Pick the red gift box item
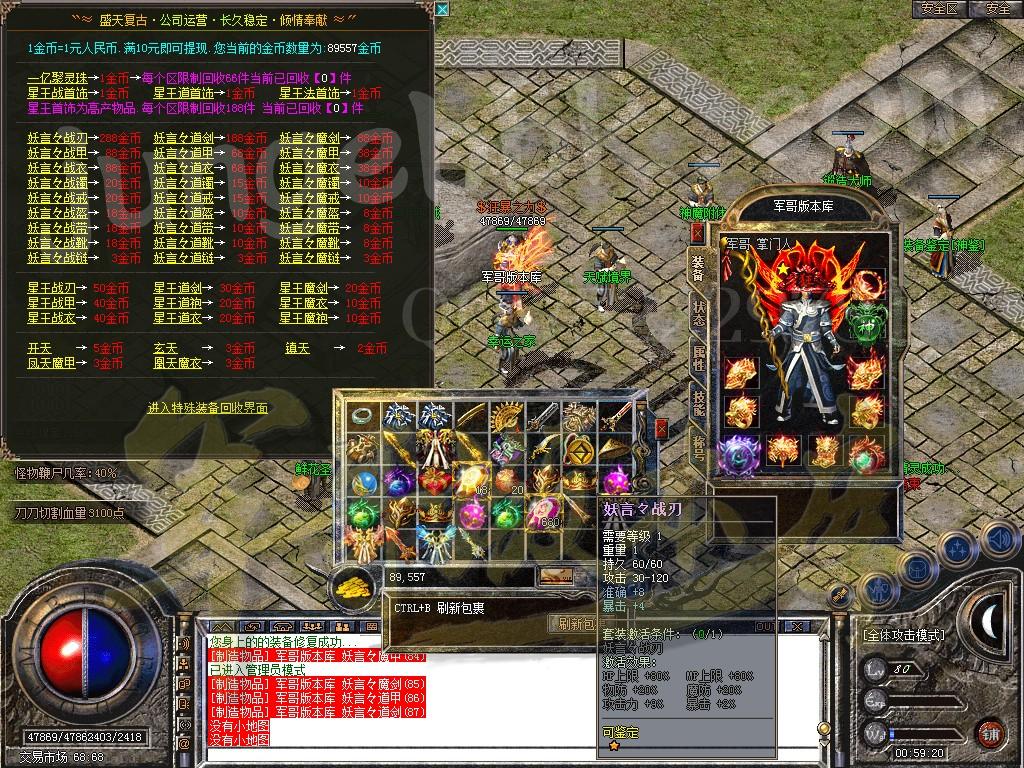This screenshot has width=1024, height=768. coord(435,481)
